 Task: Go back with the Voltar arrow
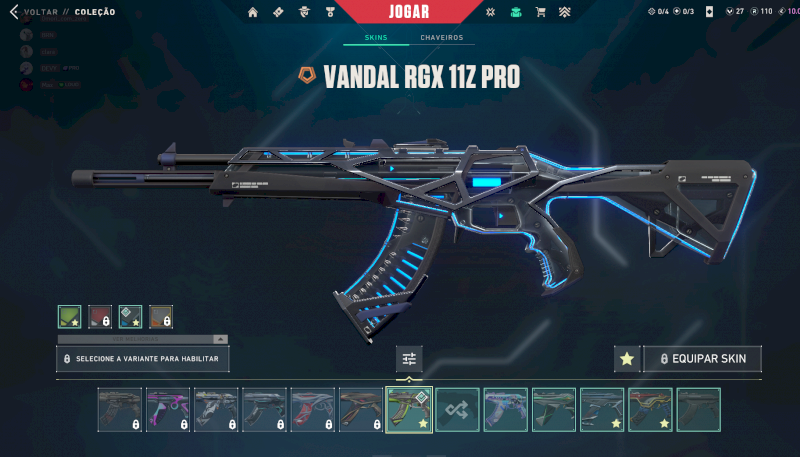13,12
